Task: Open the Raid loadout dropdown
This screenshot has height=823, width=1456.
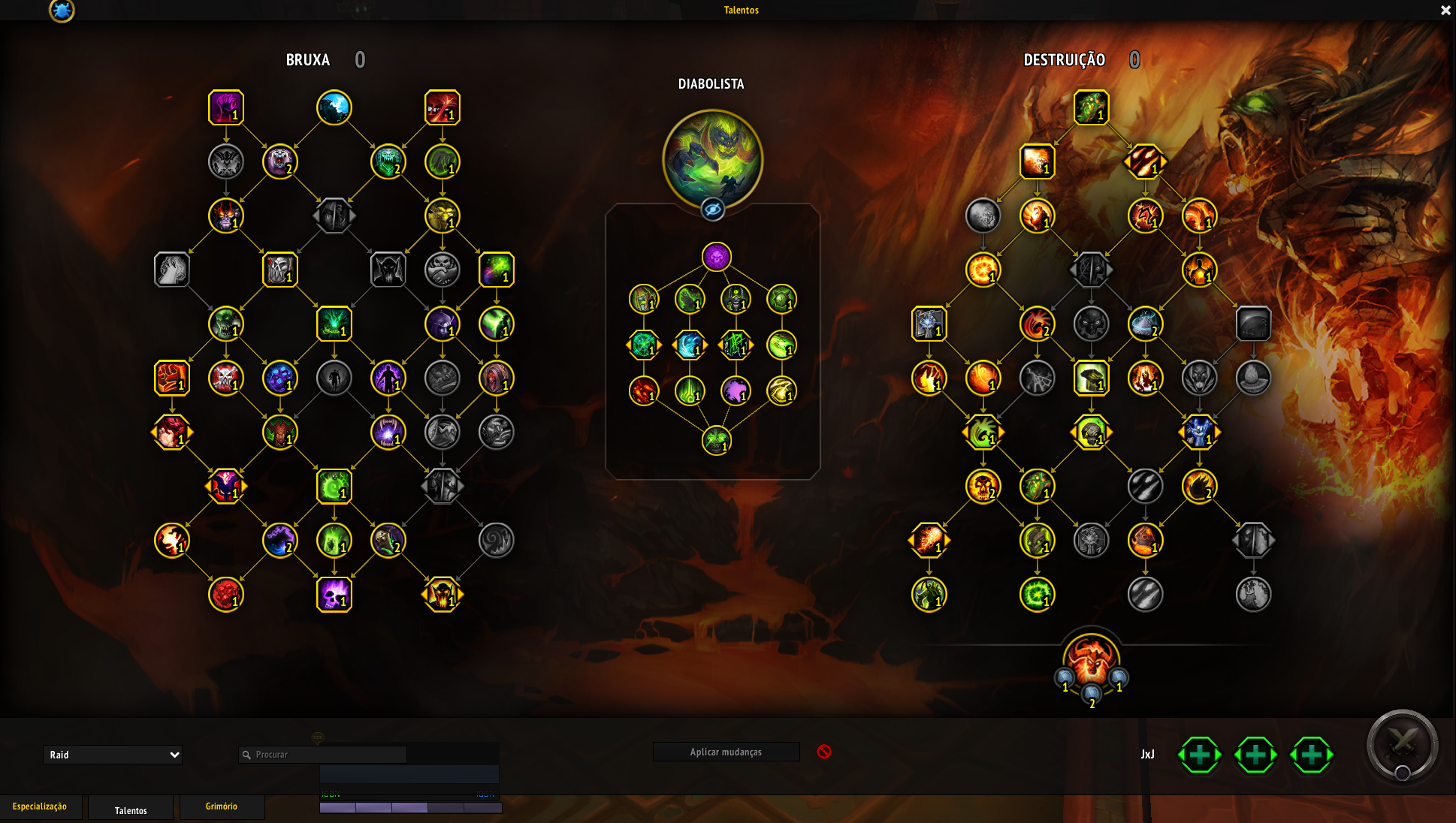Action: pyautogui.click(x=113, y=755)
